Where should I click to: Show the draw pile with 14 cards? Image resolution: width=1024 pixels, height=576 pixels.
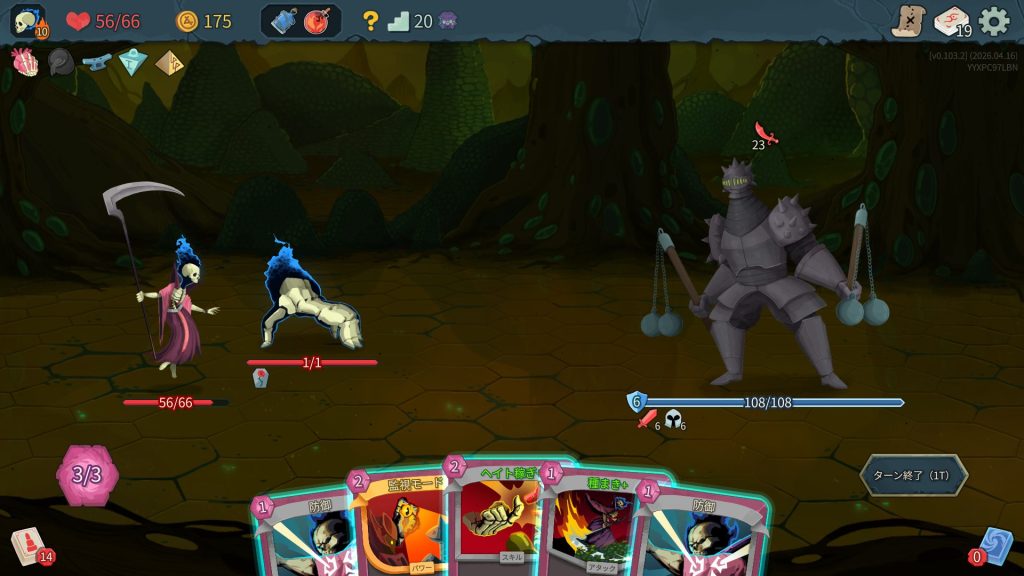click(x=28, y=546)
